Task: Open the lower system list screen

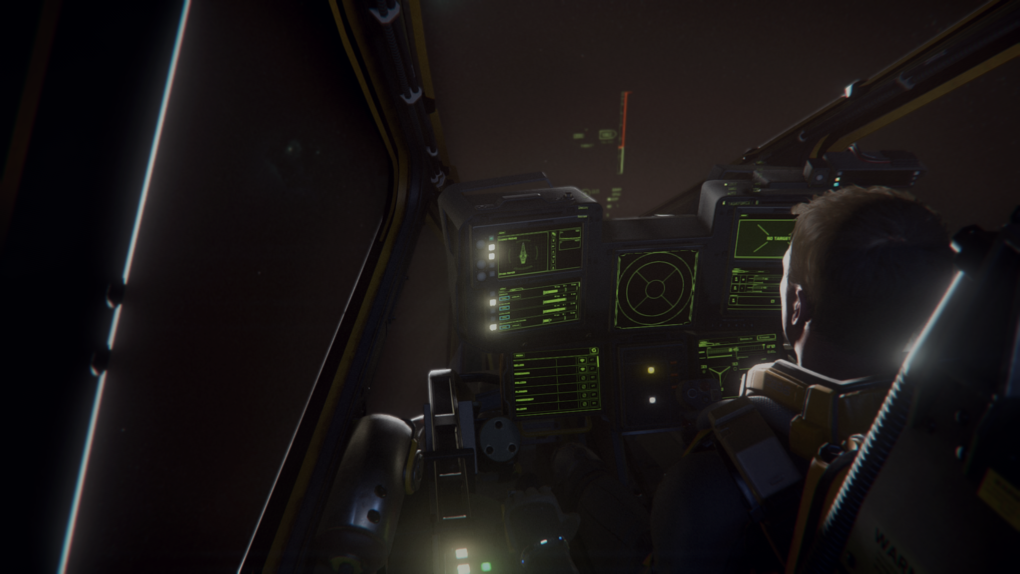Action: [x=555, y=382]
